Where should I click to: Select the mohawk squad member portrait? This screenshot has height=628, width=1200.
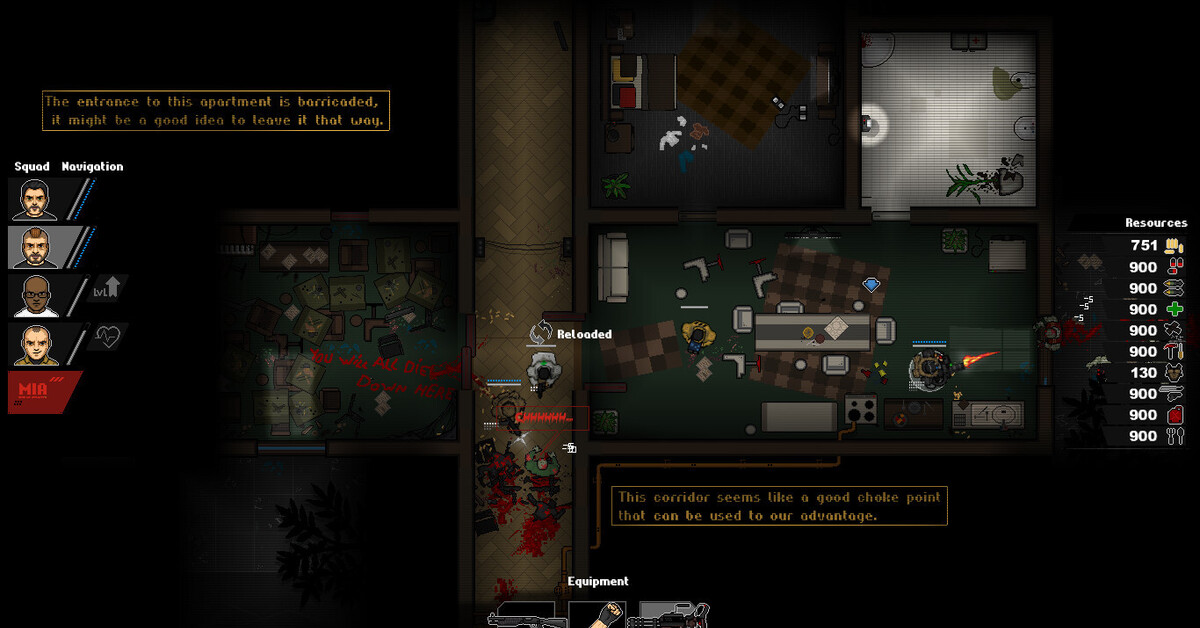click(34, 247)
